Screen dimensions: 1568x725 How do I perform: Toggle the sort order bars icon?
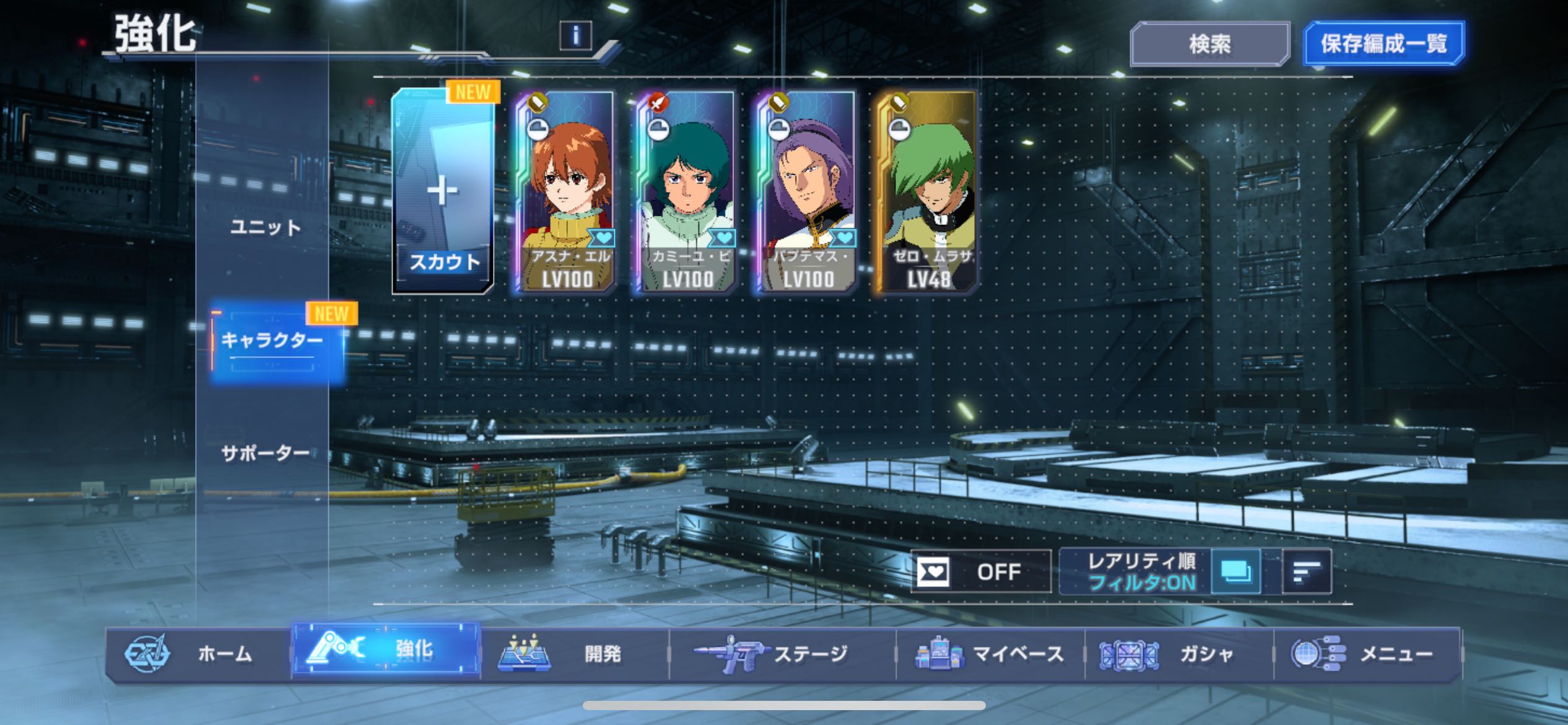coord(1307,571)
